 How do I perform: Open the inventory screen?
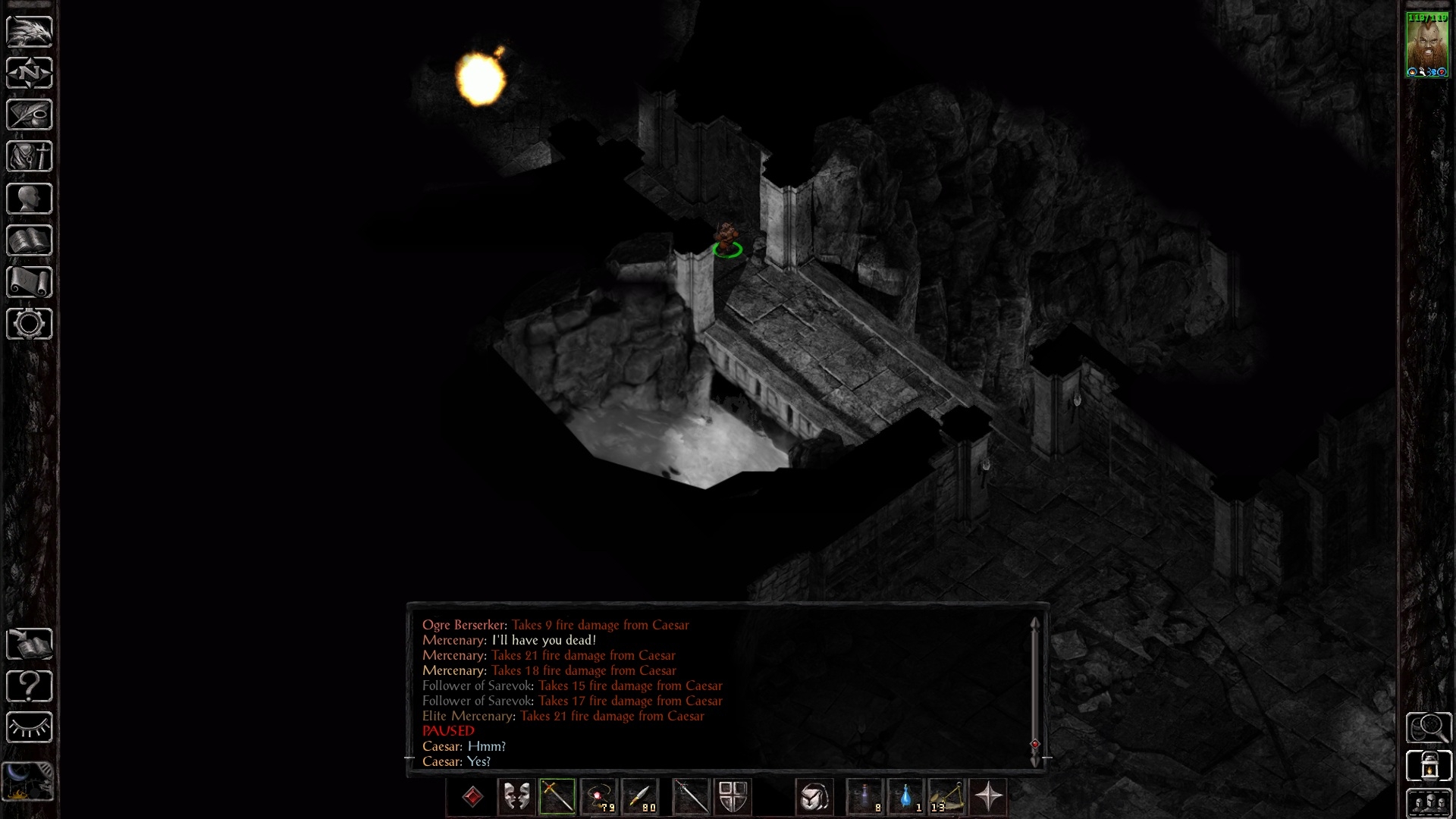coord(30,157)
